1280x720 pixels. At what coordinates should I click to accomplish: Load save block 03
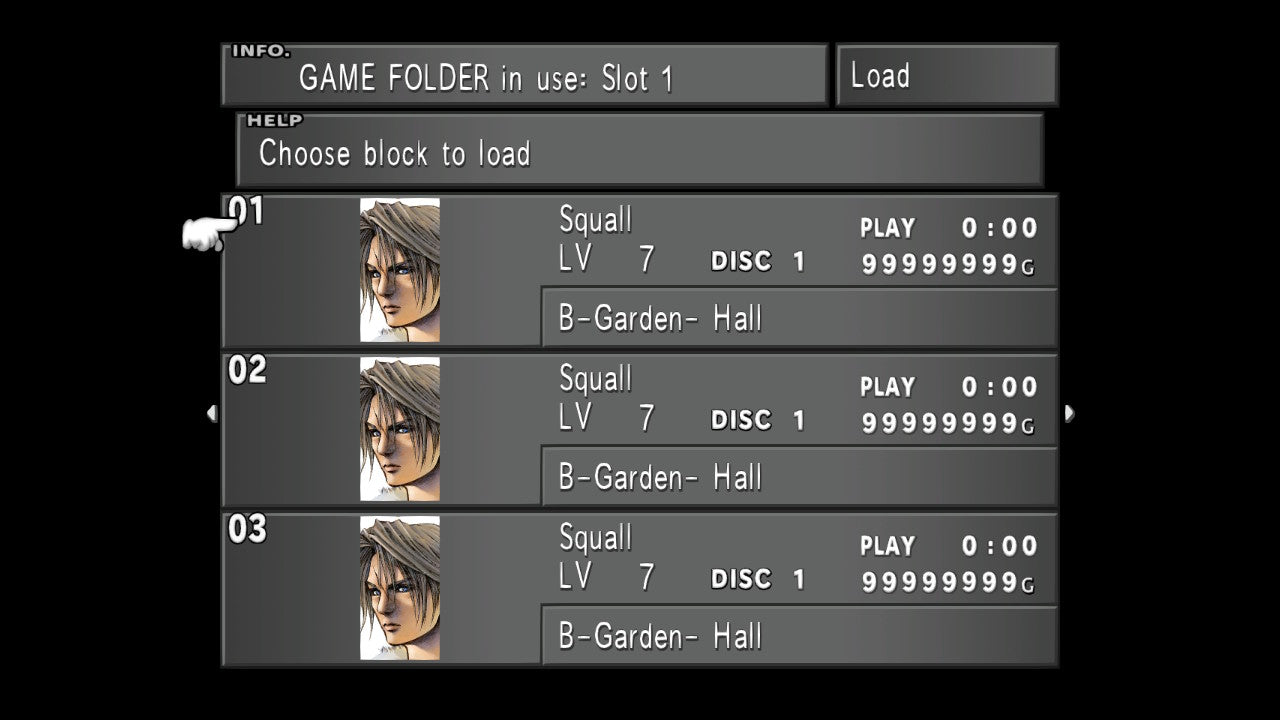[639, 589]
